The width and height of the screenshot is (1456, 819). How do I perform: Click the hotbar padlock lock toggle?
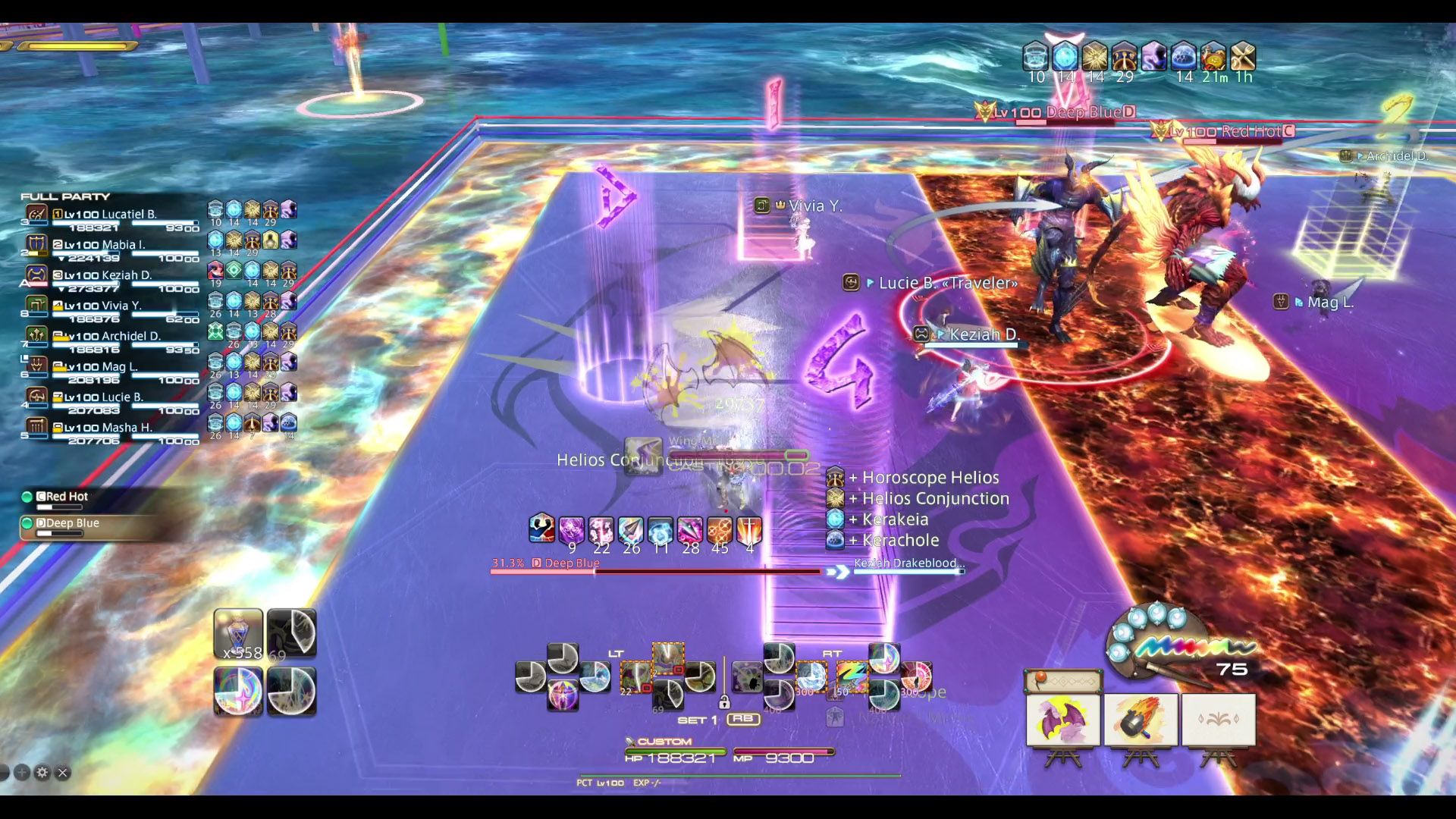click(x=724, y=702)
